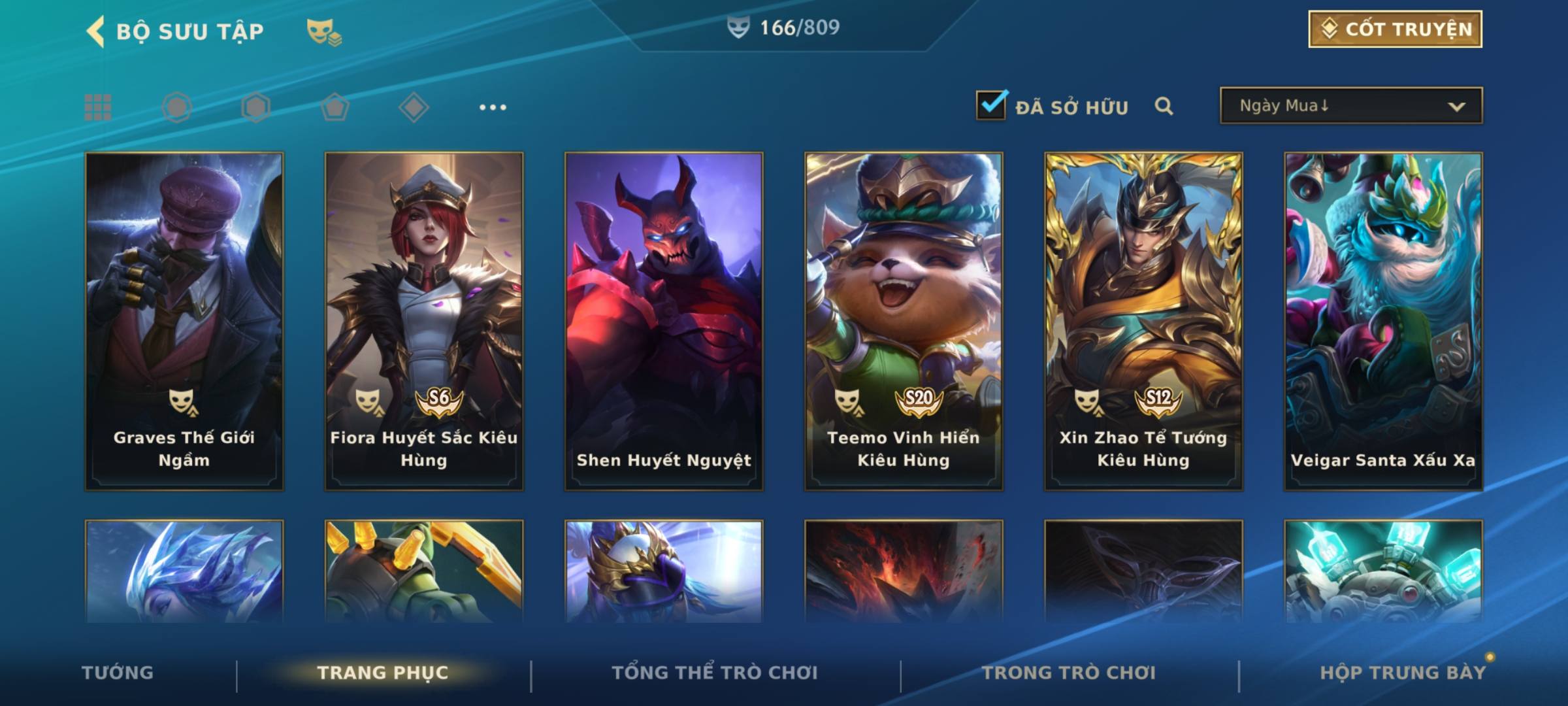This screenshot has height=706, width=1568.
Task: Pick Teemo Vinh Hiển Kiêu Hùng skin
Action: [x=904, y=320]
